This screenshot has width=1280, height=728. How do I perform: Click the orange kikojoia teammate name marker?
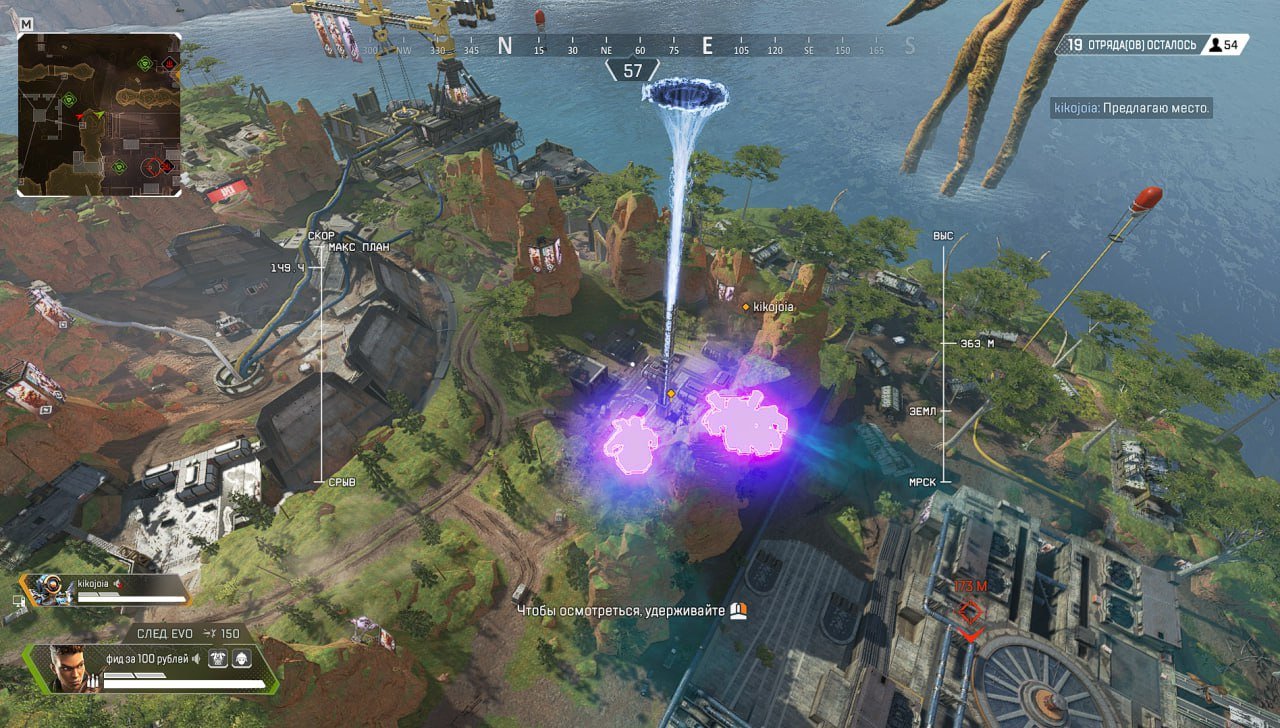pos(771,307)
